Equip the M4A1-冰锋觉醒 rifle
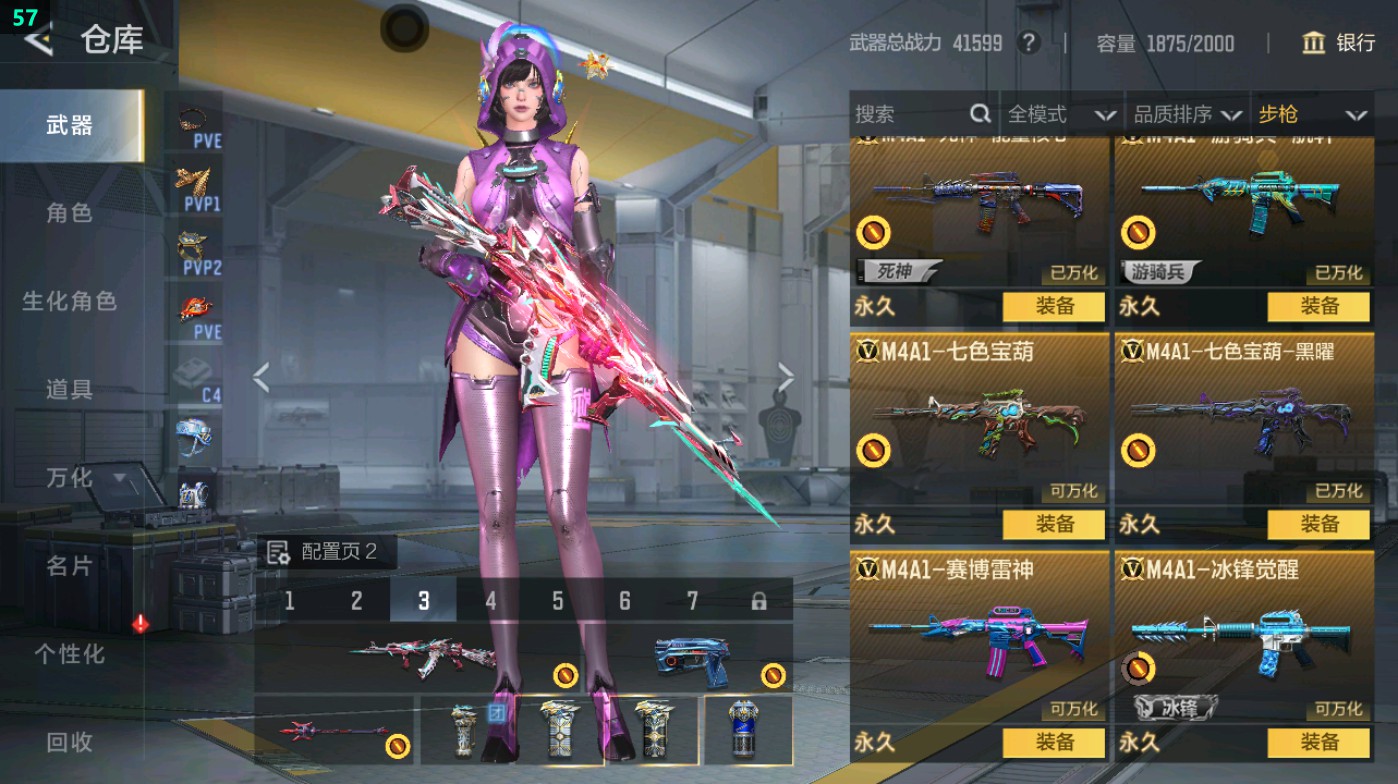The width and height of the screenshot is (1398, 784). 1319,742
